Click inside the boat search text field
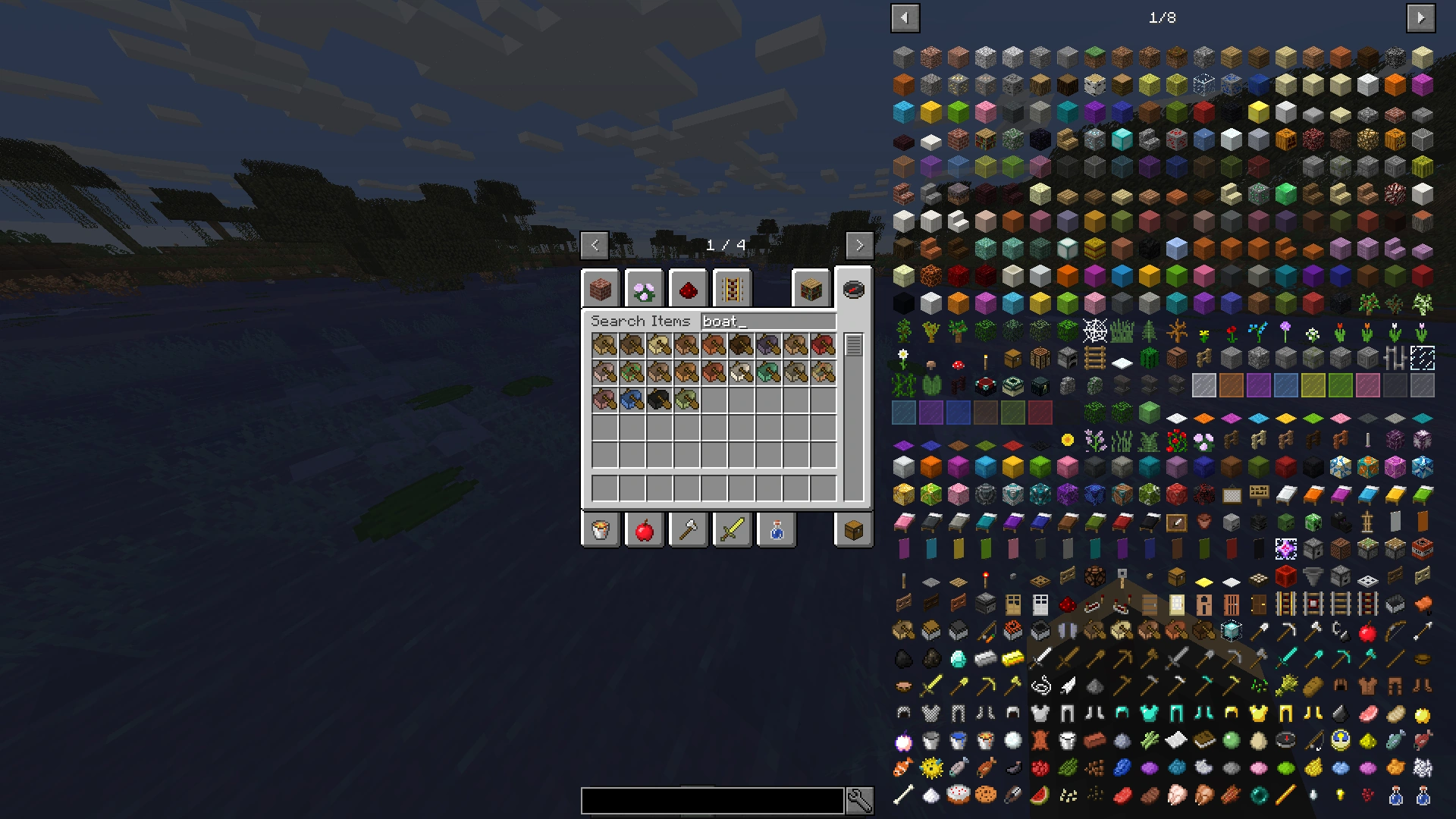 pos(766,321)
